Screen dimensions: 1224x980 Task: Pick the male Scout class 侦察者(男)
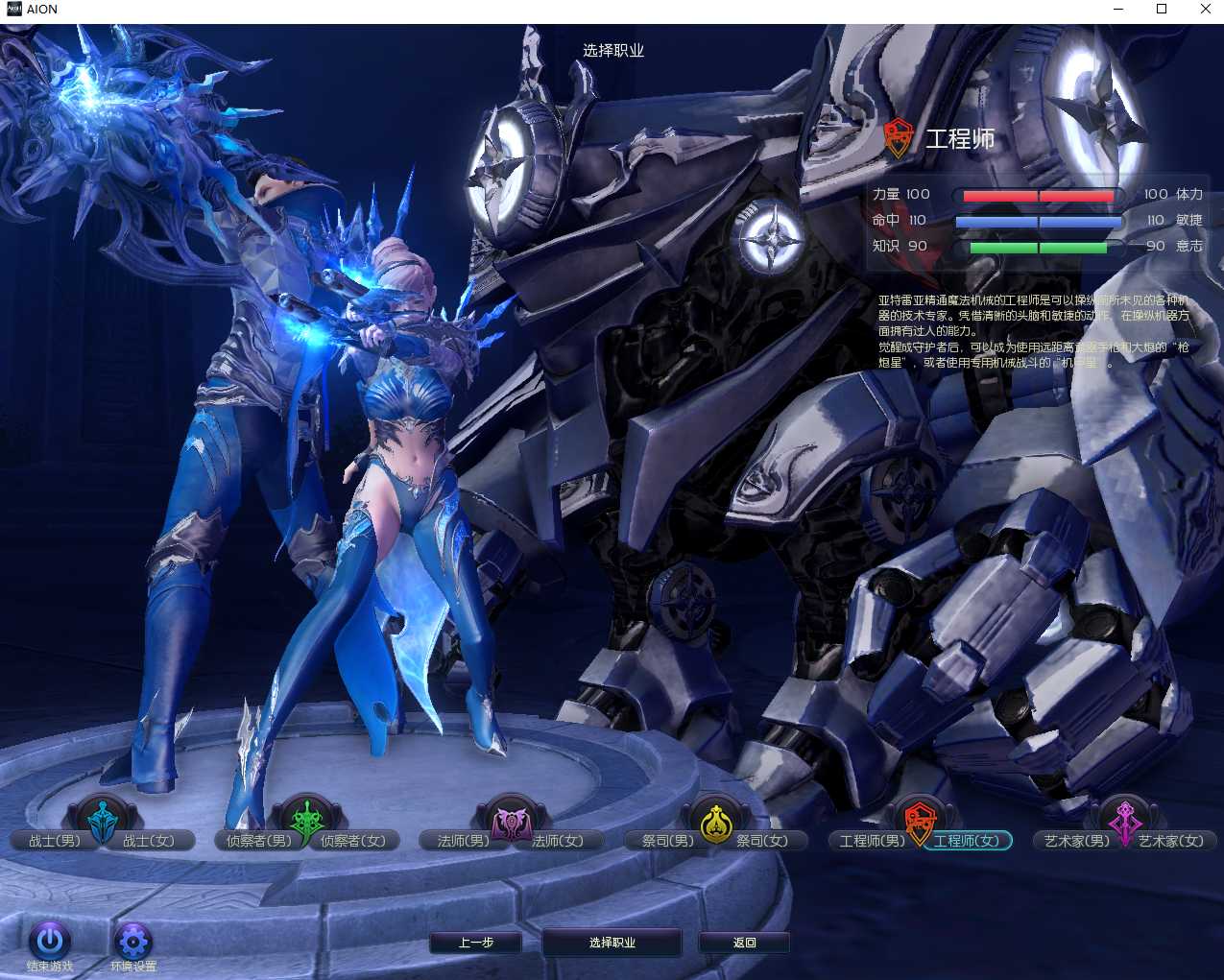tap(258, 841)
